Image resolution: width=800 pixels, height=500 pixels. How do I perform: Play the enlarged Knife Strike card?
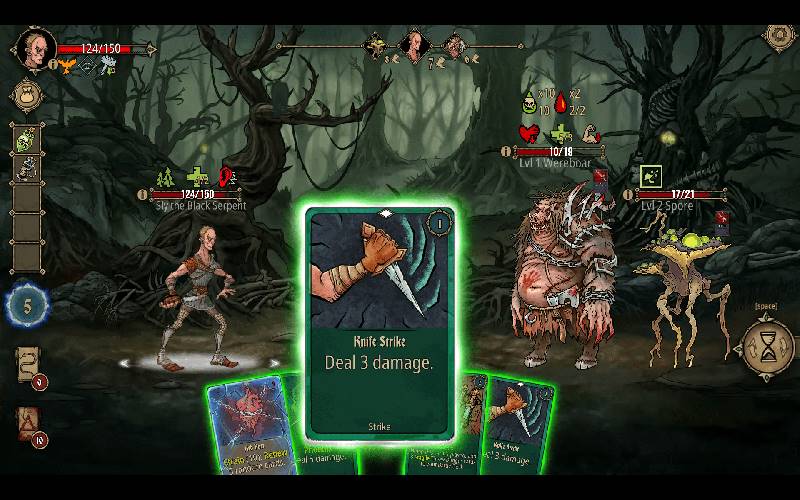pos(380,322)
